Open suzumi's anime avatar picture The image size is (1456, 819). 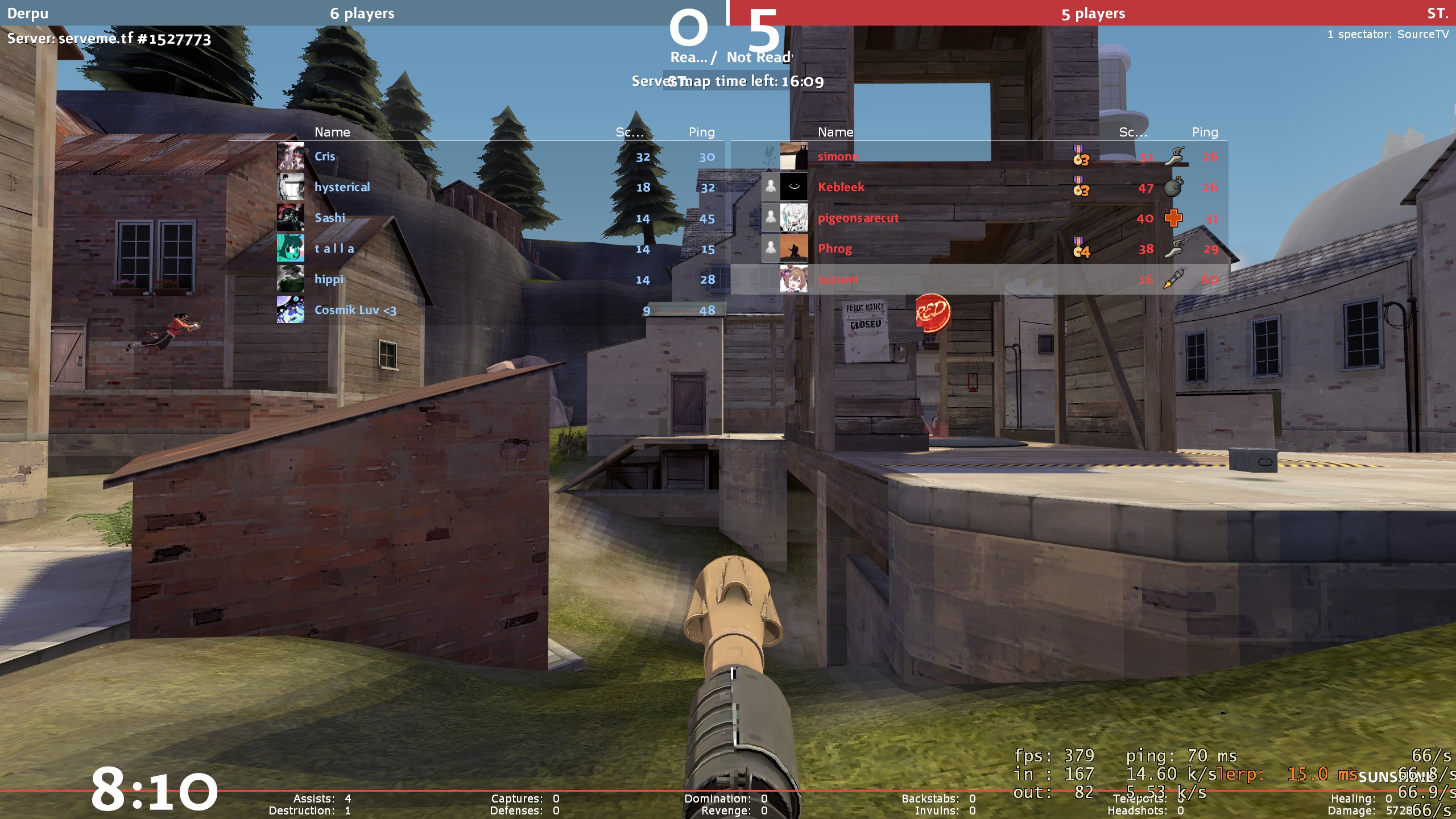tap(793, 279)
